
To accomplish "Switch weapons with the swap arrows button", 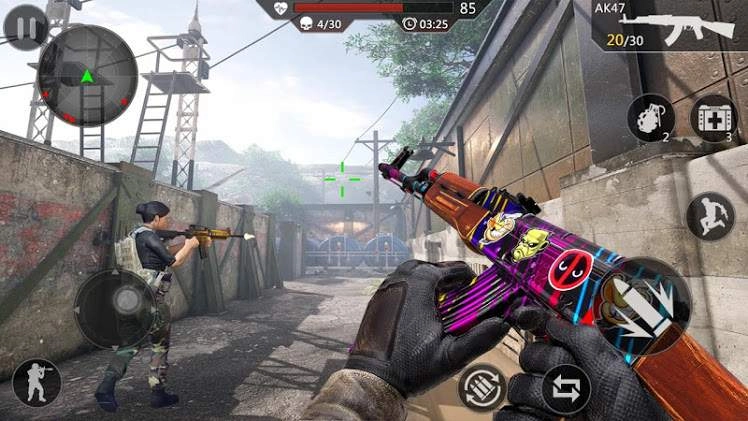I will (566, 389).
